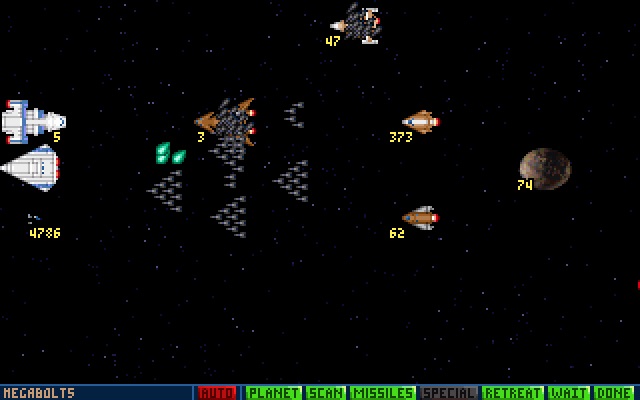640x400 pixels.
Task: Choose RETREAT from the combat bar
Action: (513, 393)
